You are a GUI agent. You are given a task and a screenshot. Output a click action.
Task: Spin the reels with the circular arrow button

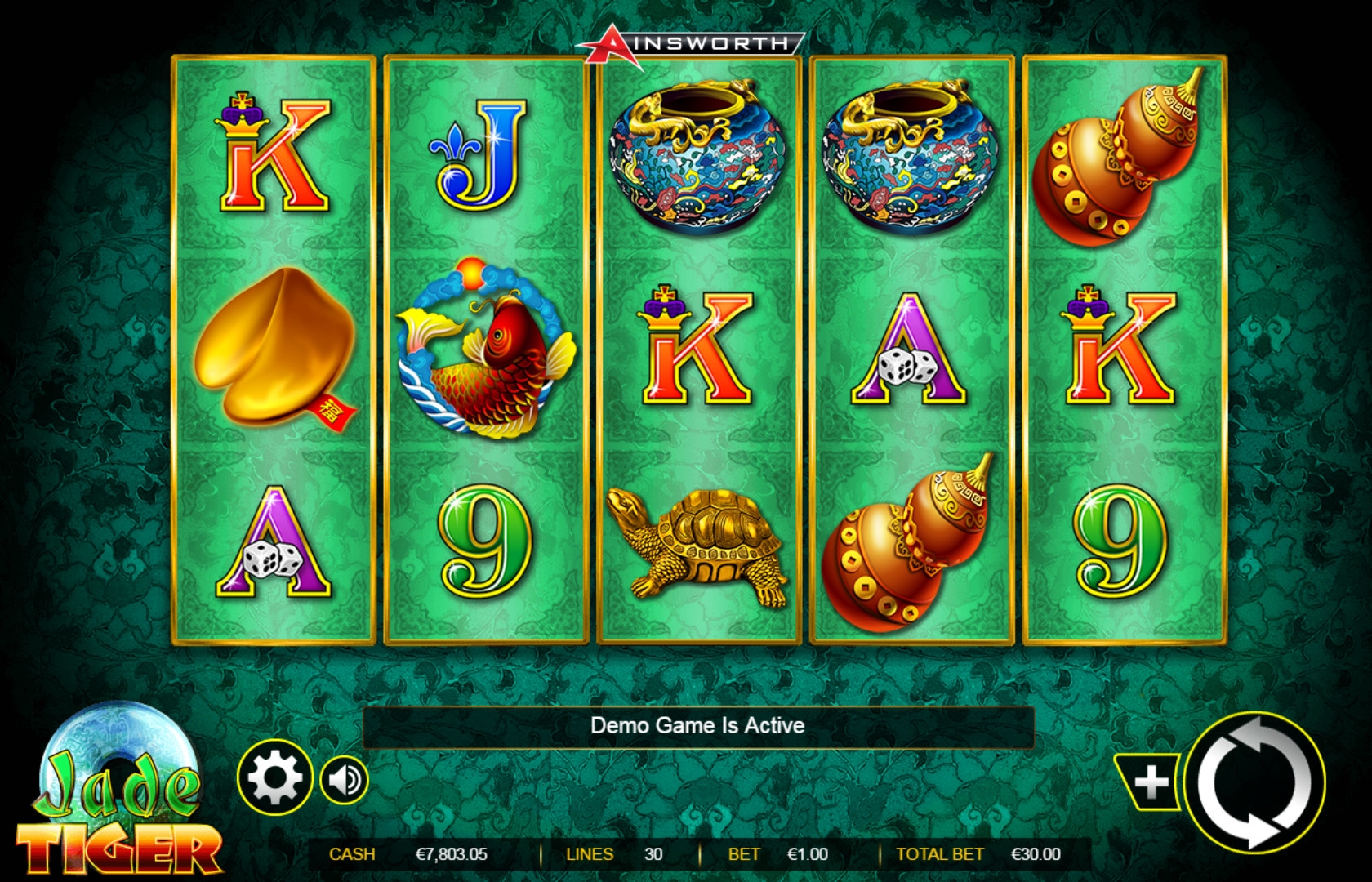1255,782
